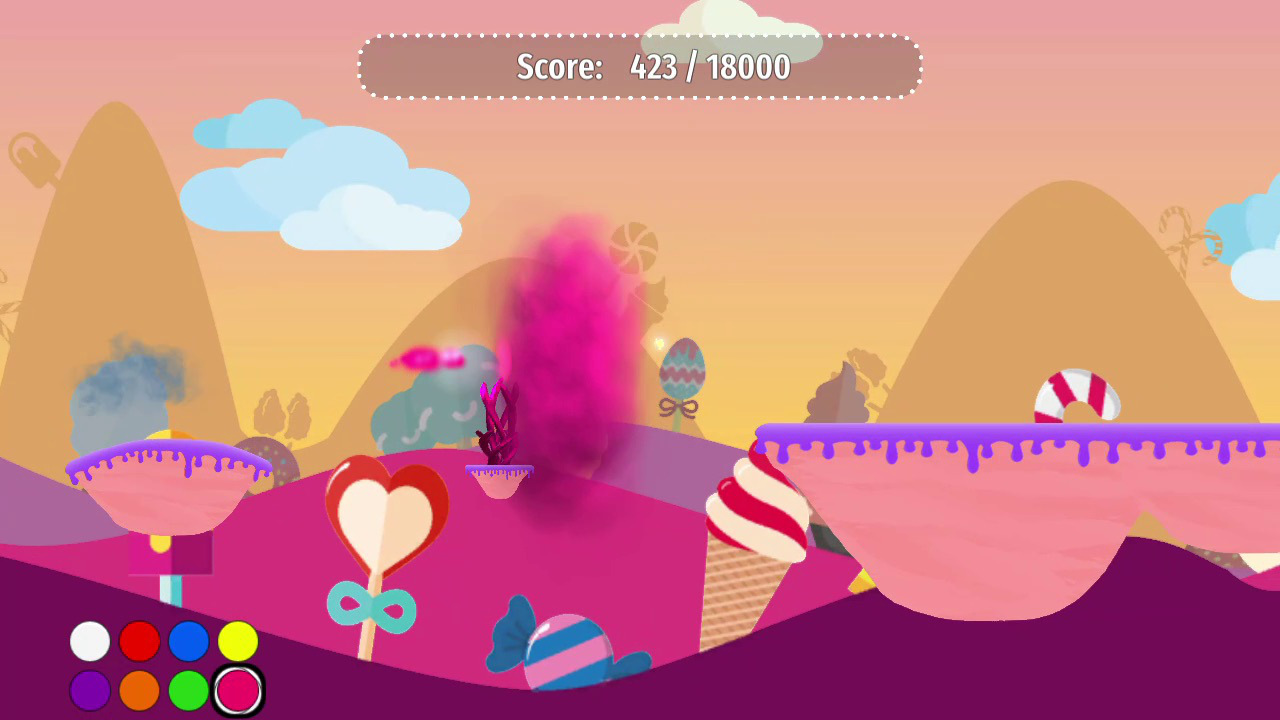Image resolution: width=1280 pixels, height=720 pixels.
Task: Click the small floating cup platform
Action: pos(500,480)
